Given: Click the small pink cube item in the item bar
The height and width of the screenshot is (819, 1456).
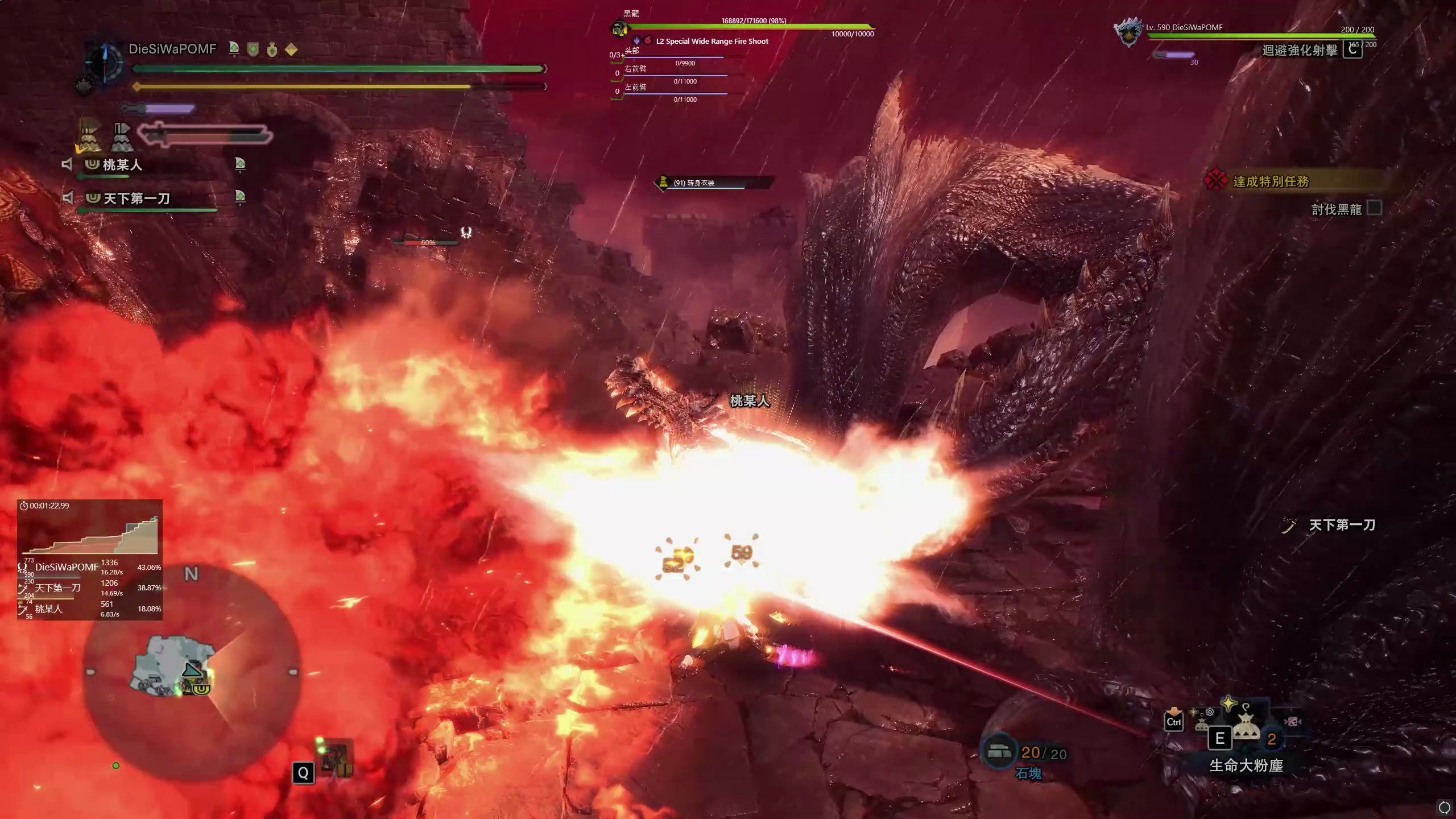Looking at the screenshot, I should tap(1292, 722).
